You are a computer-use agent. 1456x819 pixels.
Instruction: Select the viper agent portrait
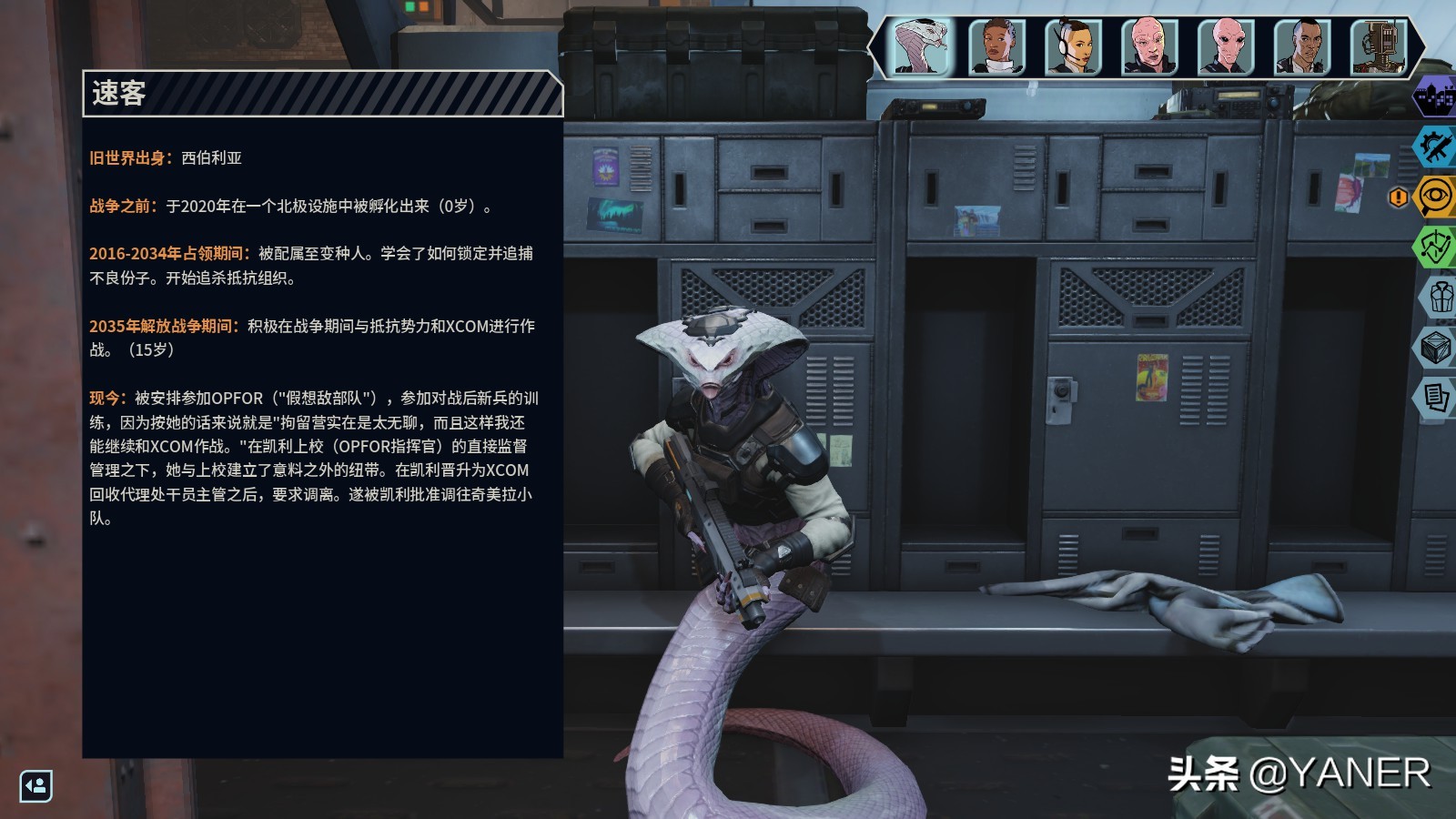click(922, 45)
